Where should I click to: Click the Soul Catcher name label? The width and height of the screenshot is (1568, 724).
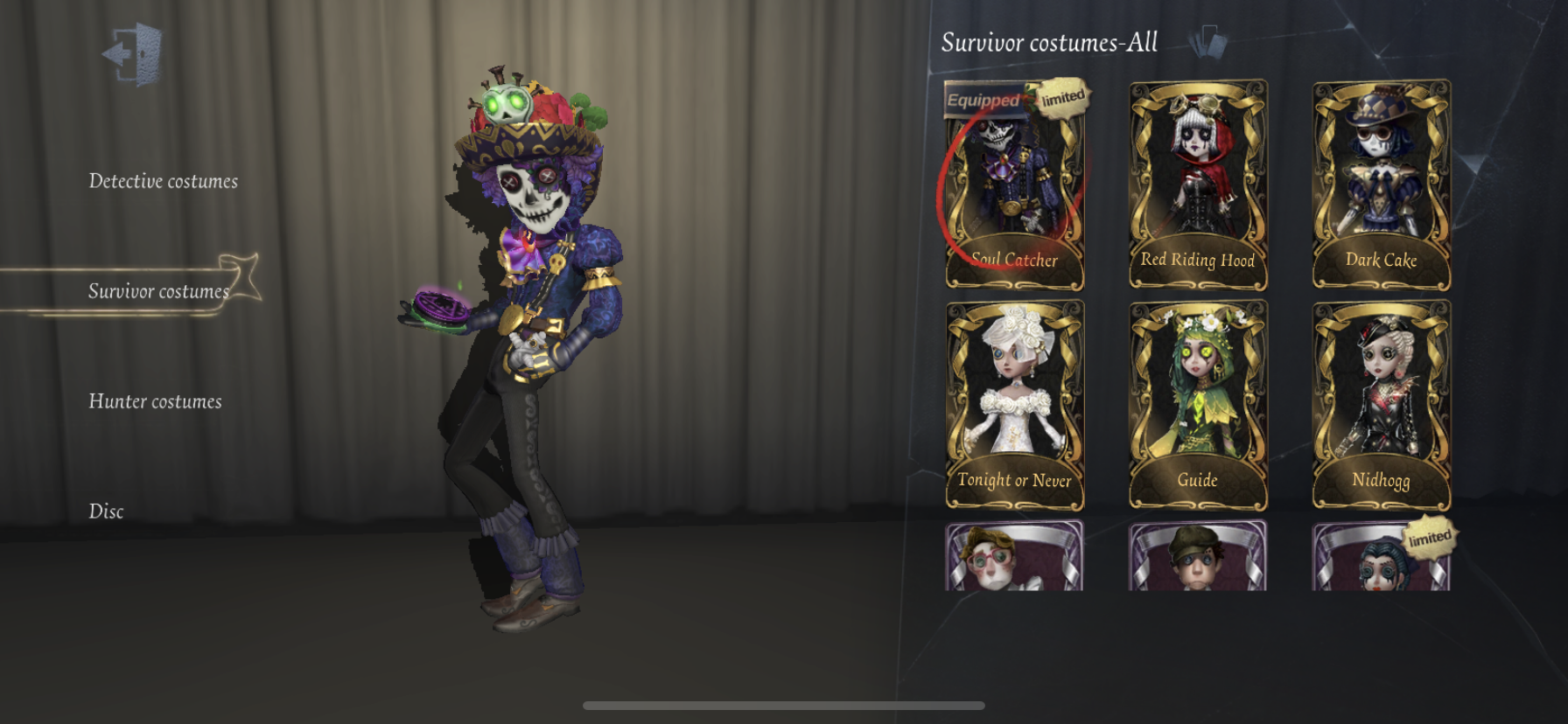1013,259
